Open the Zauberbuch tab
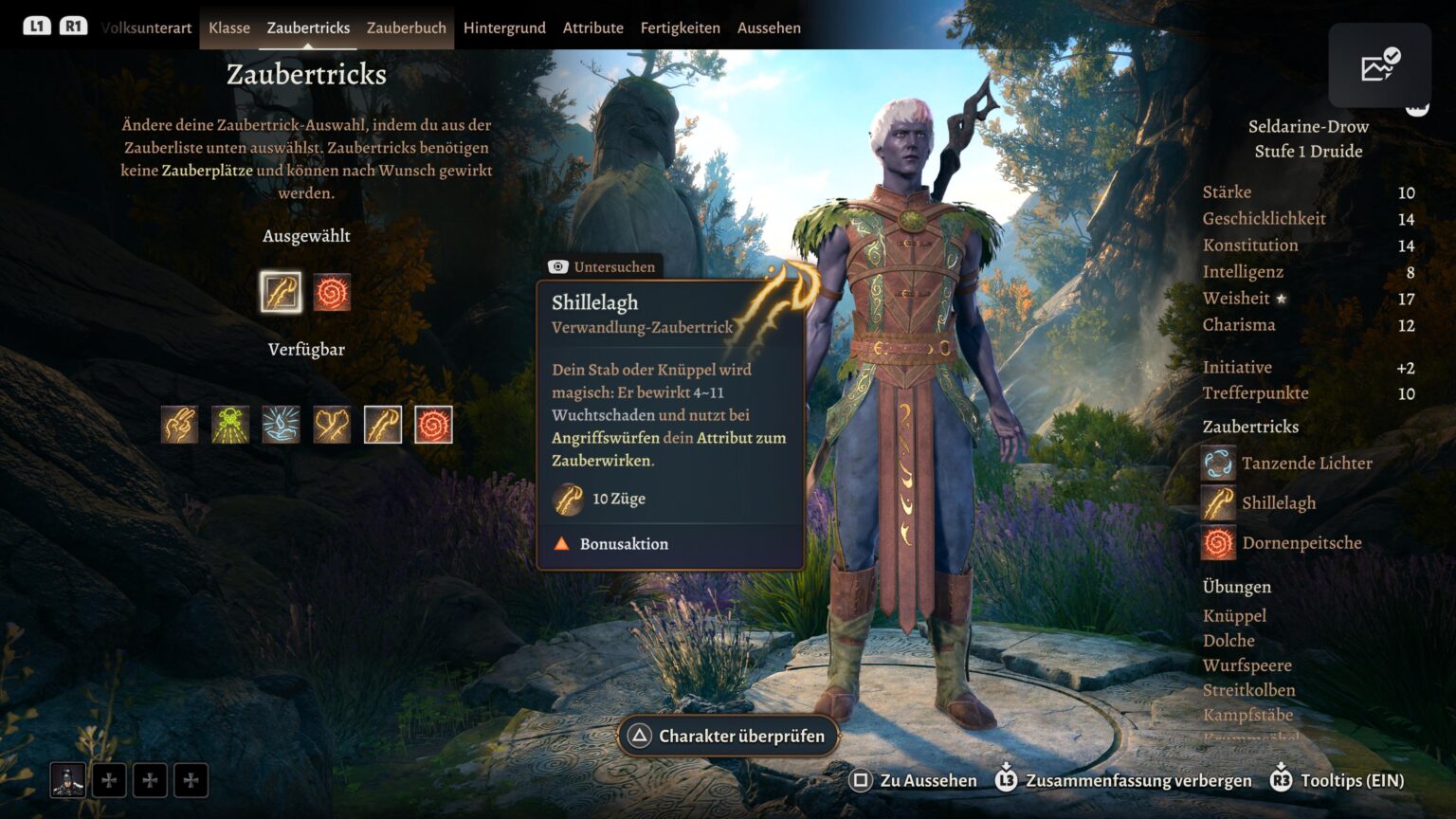The height and width of the screenshot is (819, 1456). tap(406, 27)
